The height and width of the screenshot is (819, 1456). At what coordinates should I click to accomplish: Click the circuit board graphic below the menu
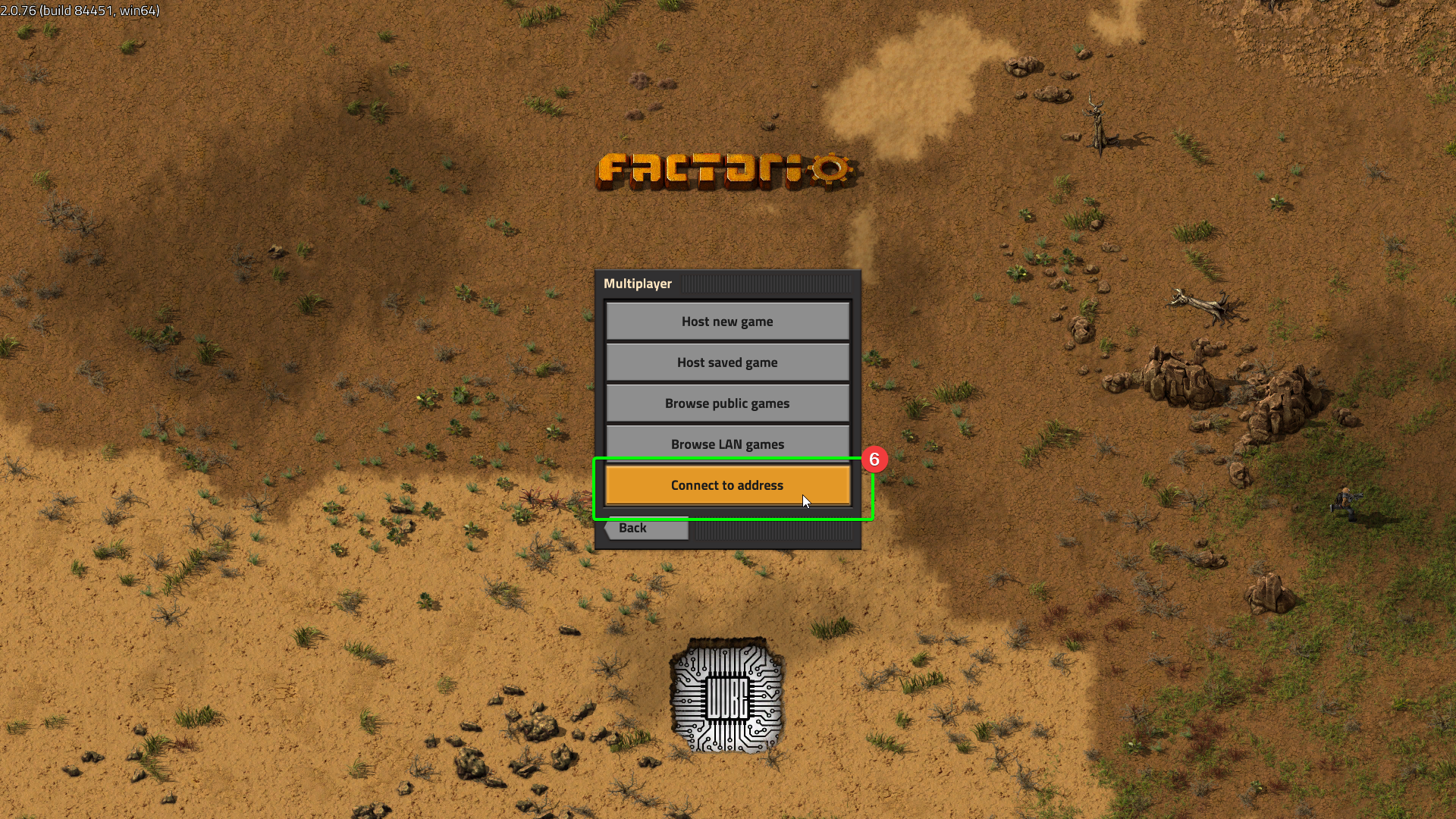727,698
